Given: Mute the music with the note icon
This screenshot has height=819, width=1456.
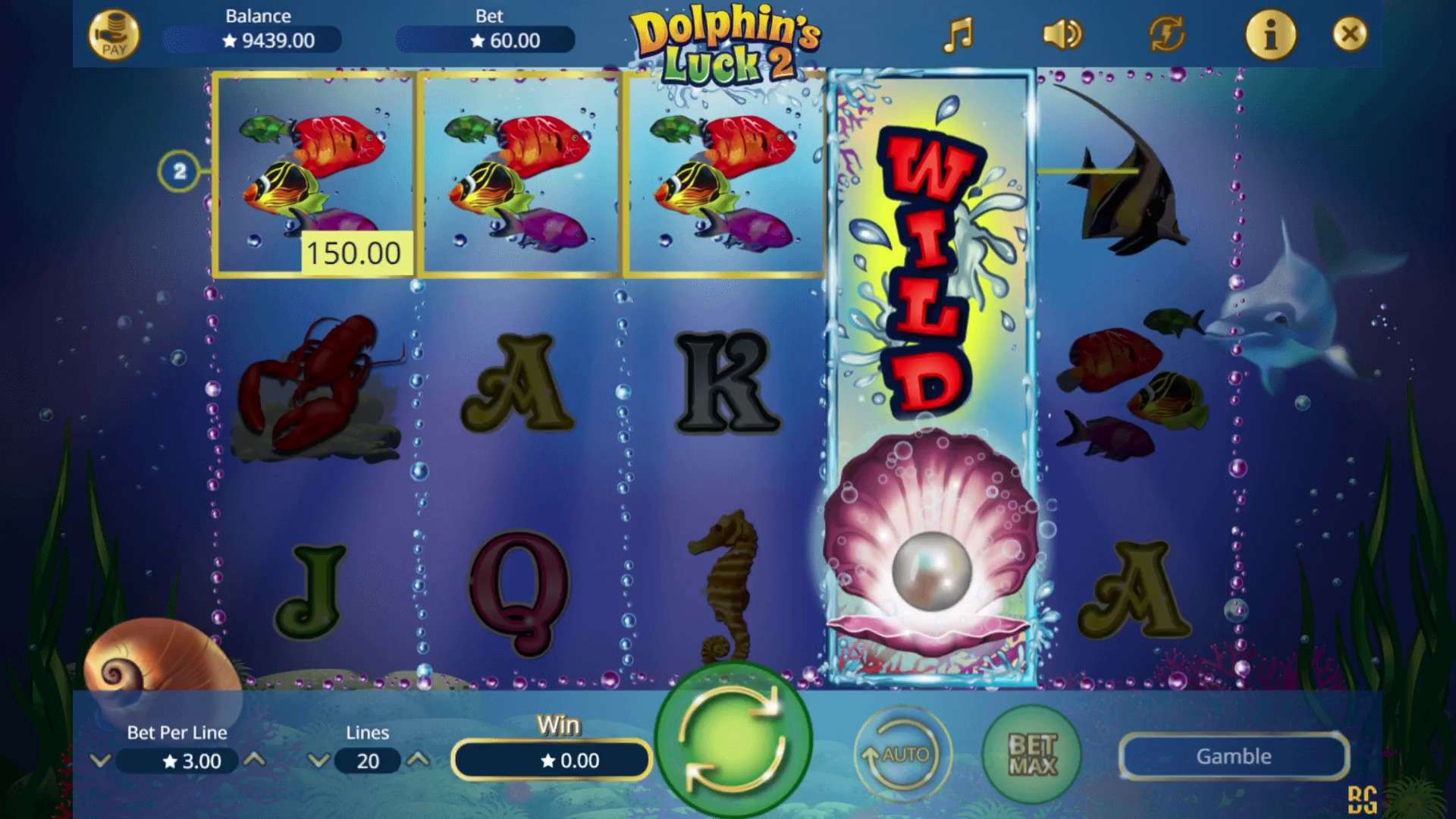Looking at the screenshot, I should pos(958,34).
